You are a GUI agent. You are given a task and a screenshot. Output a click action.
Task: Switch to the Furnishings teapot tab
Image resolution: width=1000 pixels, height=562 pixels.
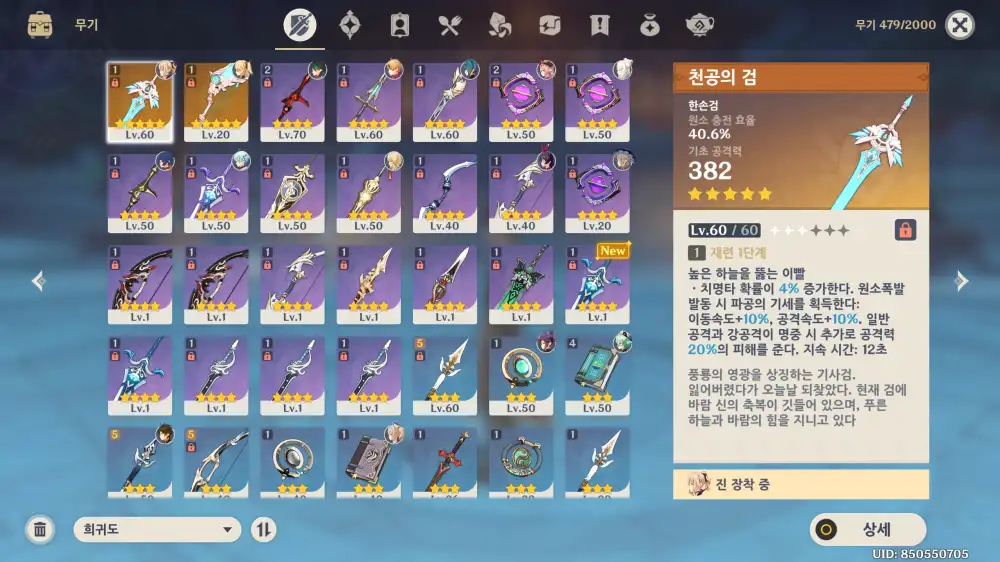699,25
